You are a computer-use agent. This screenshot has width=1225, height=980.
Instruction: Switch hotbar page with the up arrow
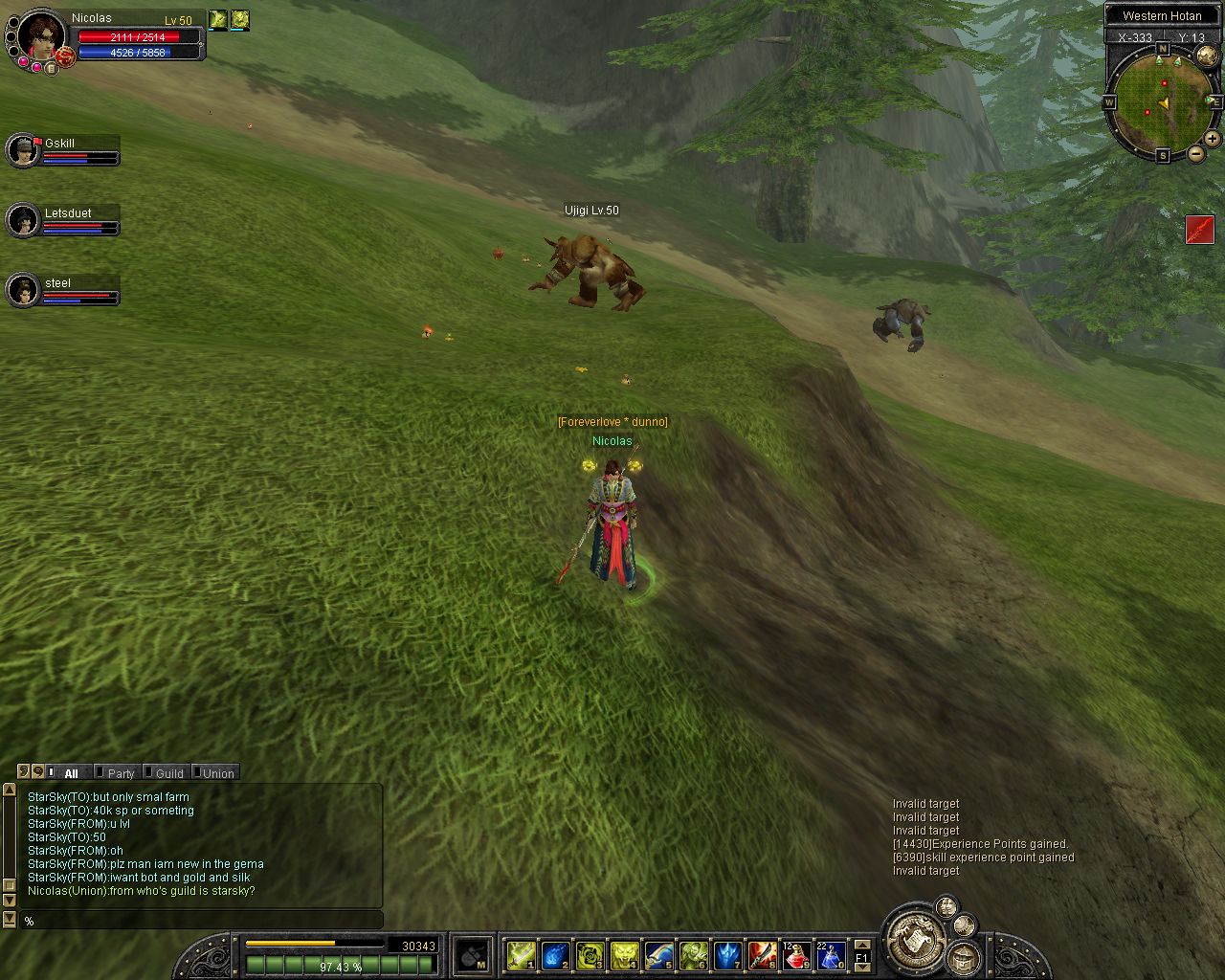(861, 945)
